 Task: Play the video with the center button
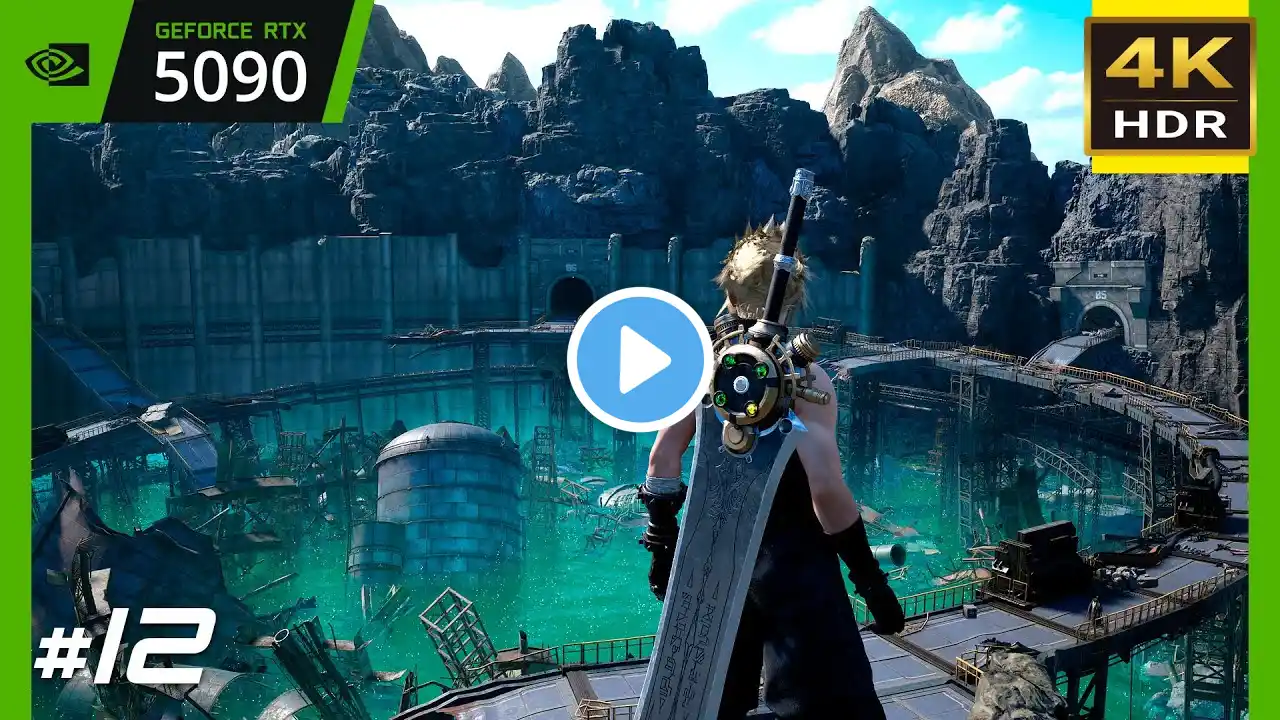(x=640, y=360)
